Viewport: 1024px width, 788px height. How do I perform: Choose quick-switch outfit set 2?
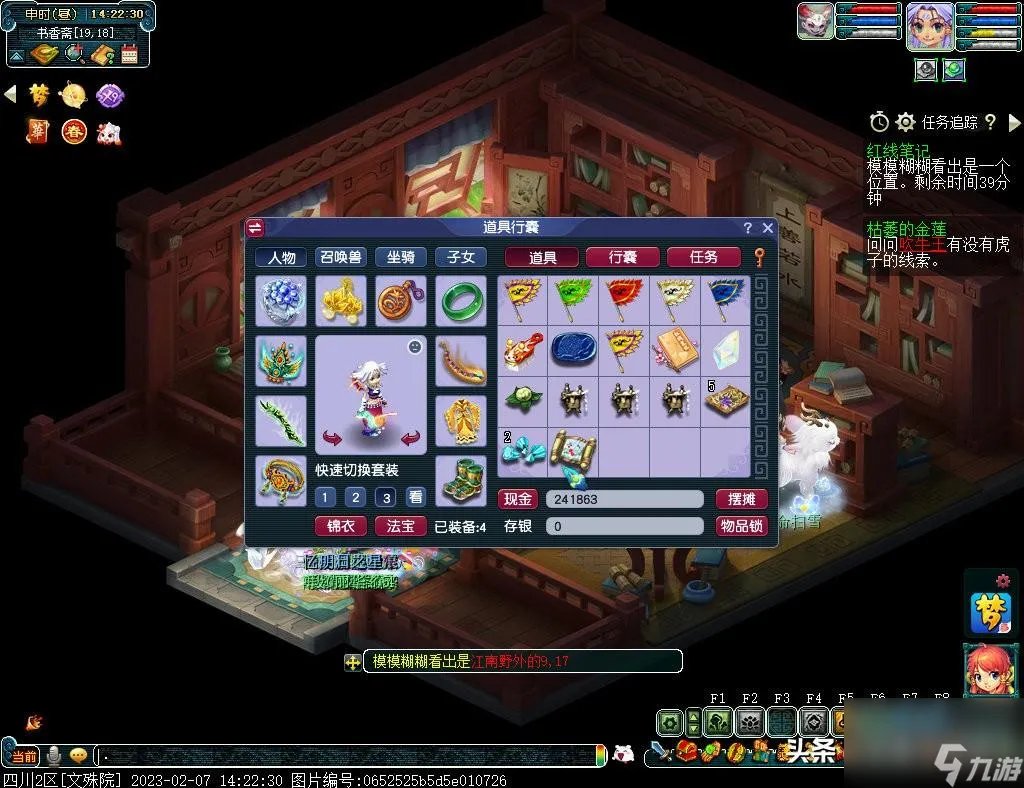click(x=355, y=497)
